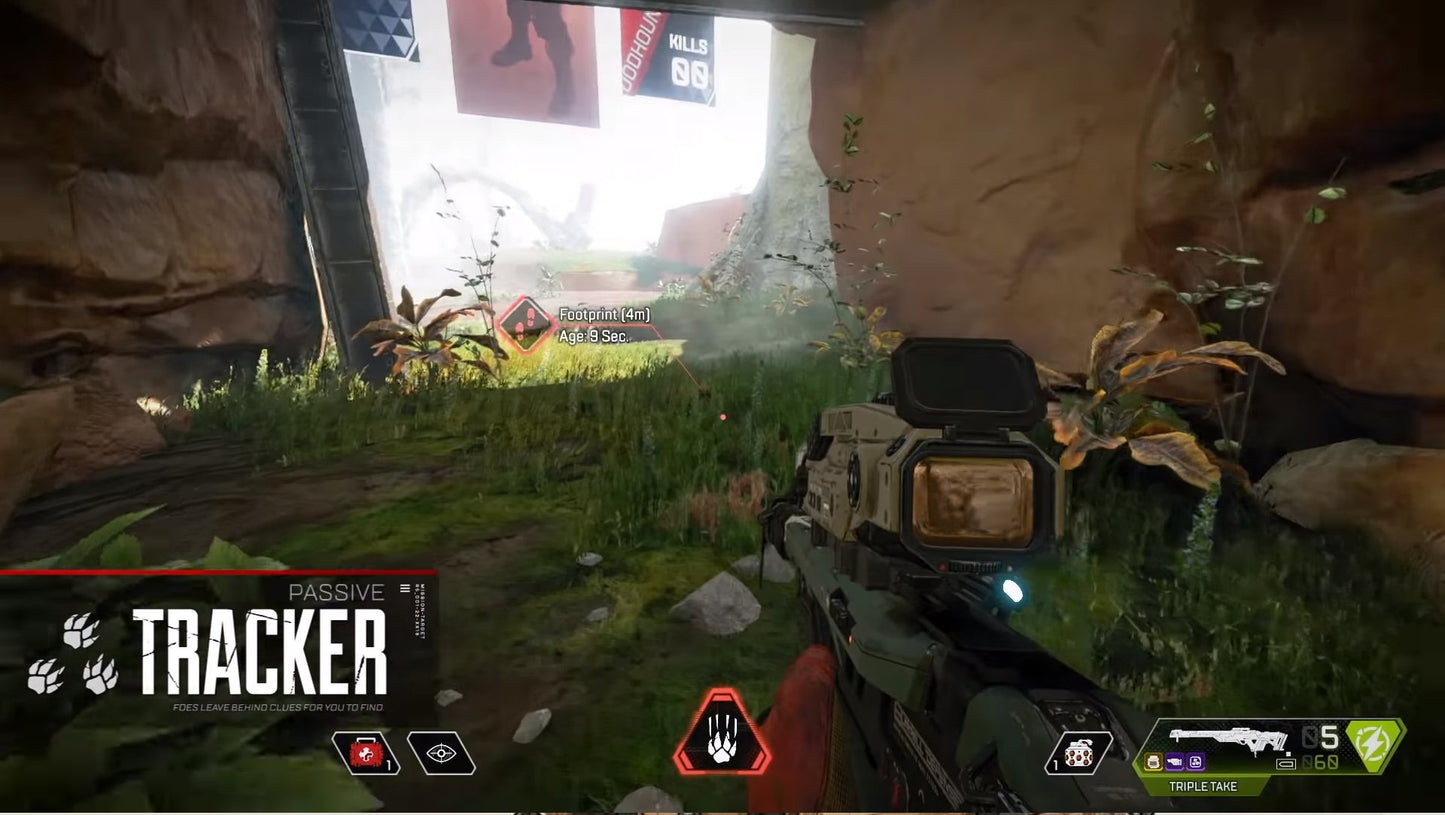The image size is (1445, 815).
Task: Click the Eye of the Allfather tactical icon
Action: [x=441, y=753]
